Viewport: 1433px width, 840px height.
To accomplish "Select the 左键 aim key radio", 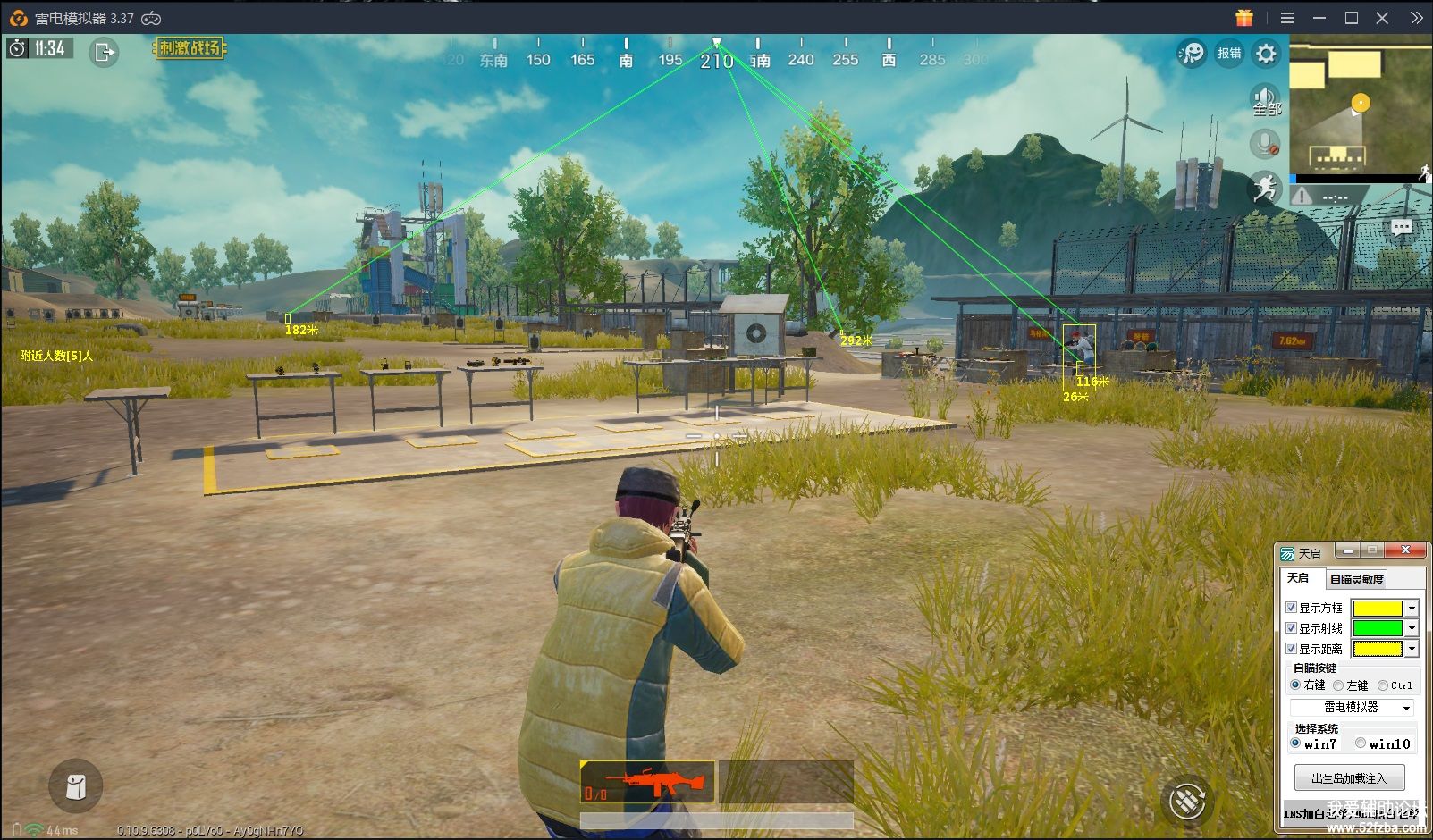I will point(1338,685).
